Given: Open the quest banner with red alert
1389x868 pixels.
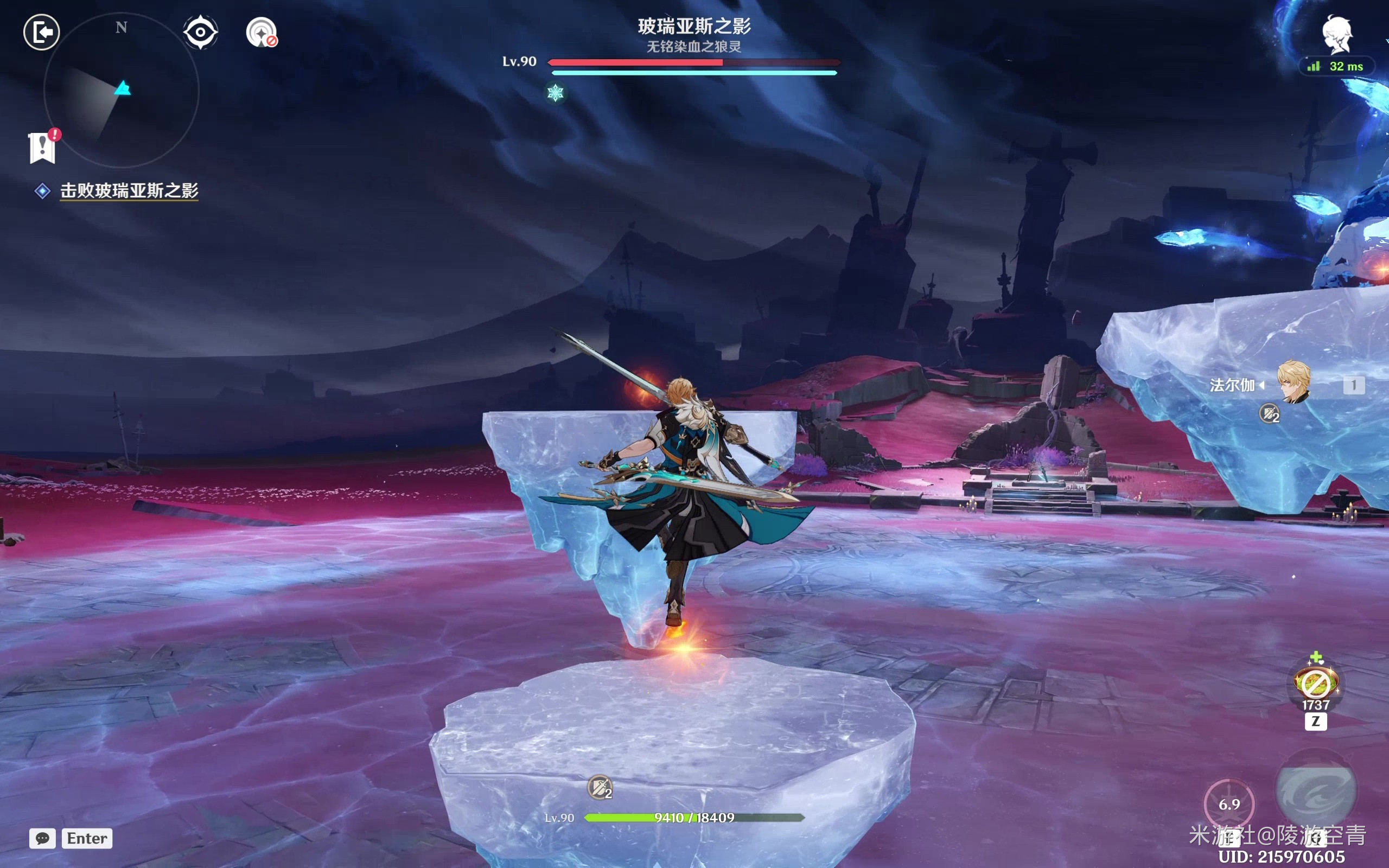Looking at the screenshot, I should [42, 147].
